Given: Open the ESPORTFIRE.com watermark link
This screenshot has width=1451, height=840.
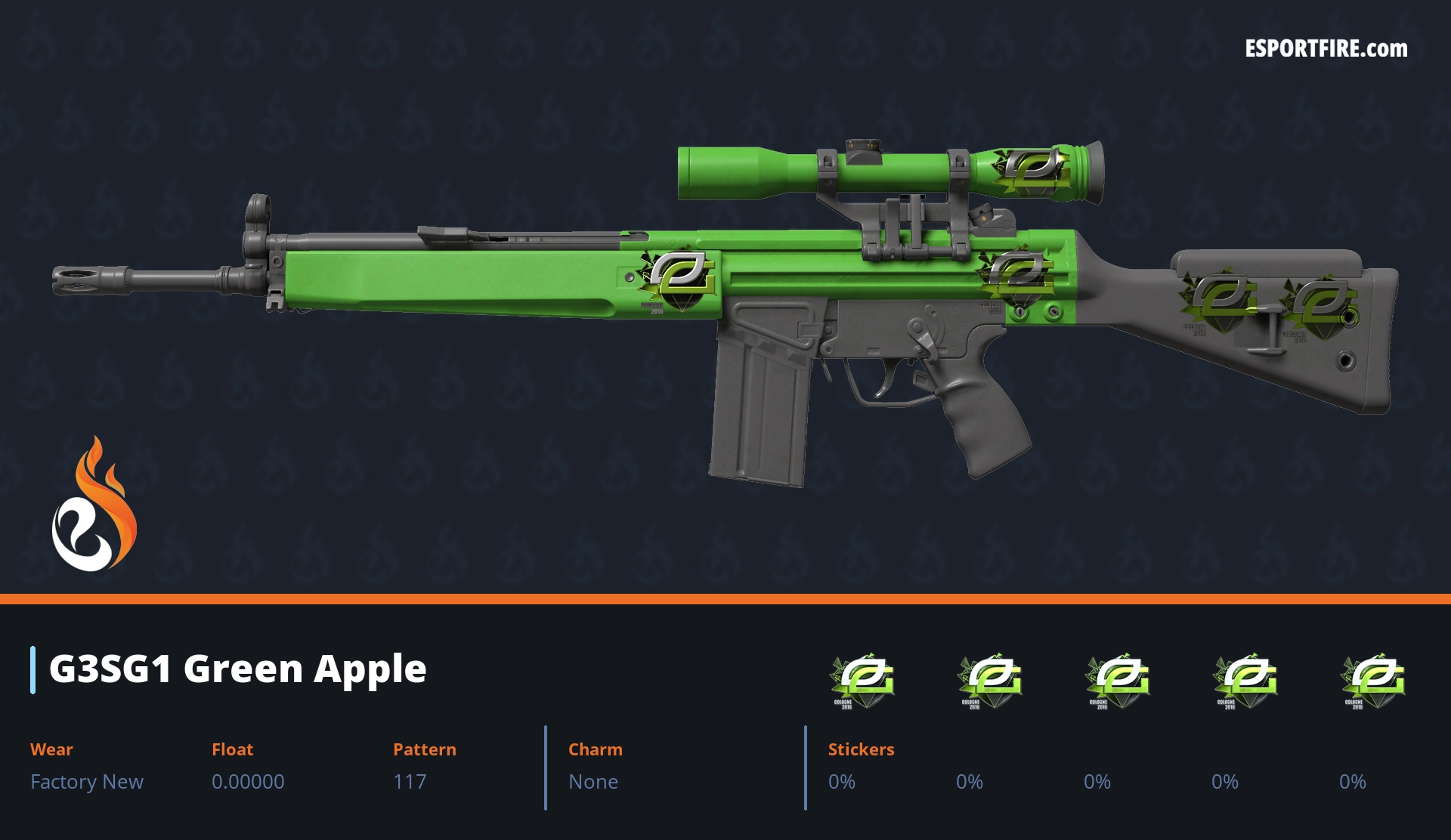Looking at the screenshot, I should pos(1326,49).
